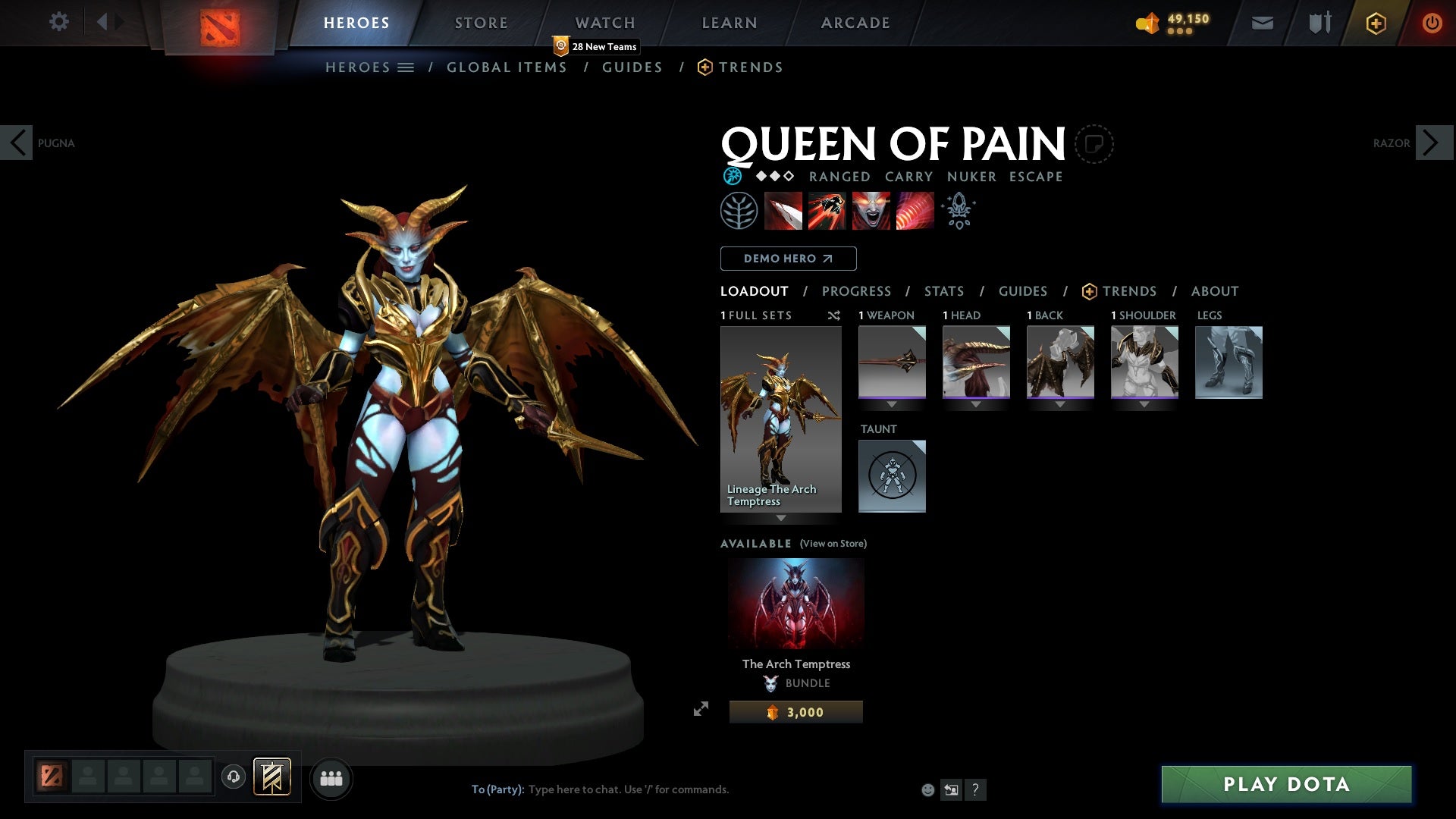This screenshot has width=1456, height=819.
Task: Open the mail envelope notifications icon
Action: point(1263,23)
